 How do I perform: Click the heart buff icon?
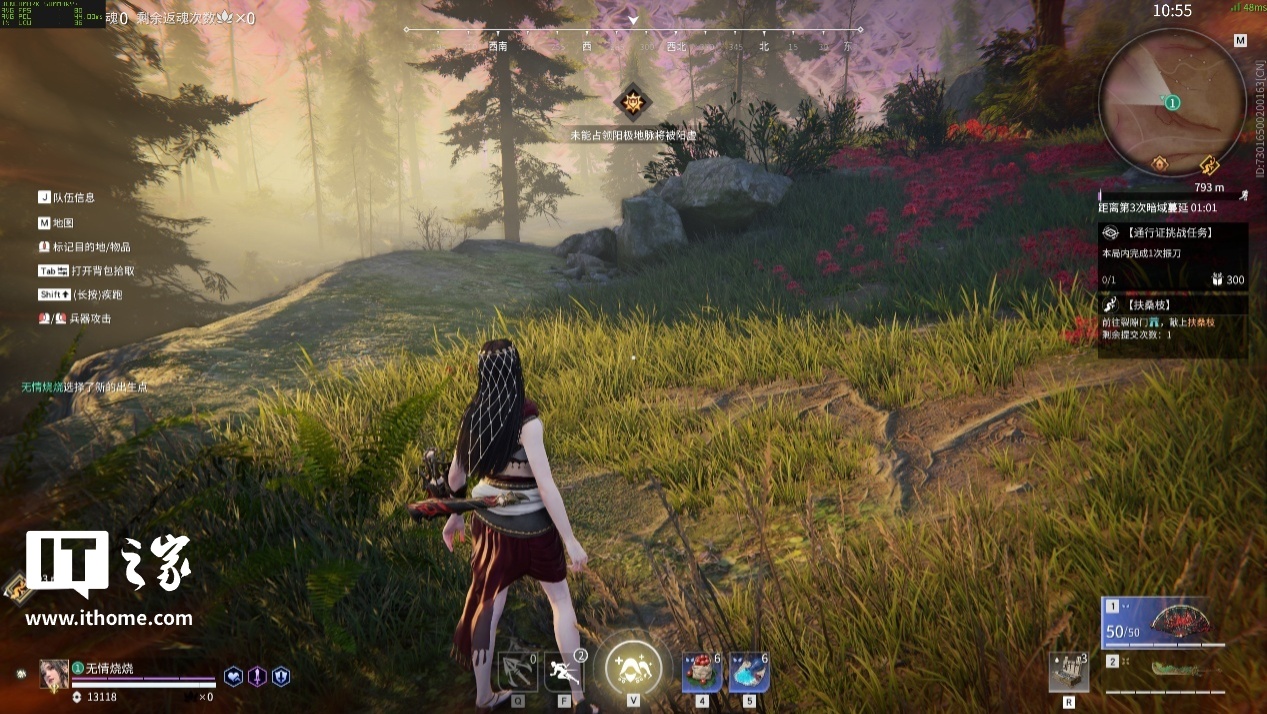point(233,676)
